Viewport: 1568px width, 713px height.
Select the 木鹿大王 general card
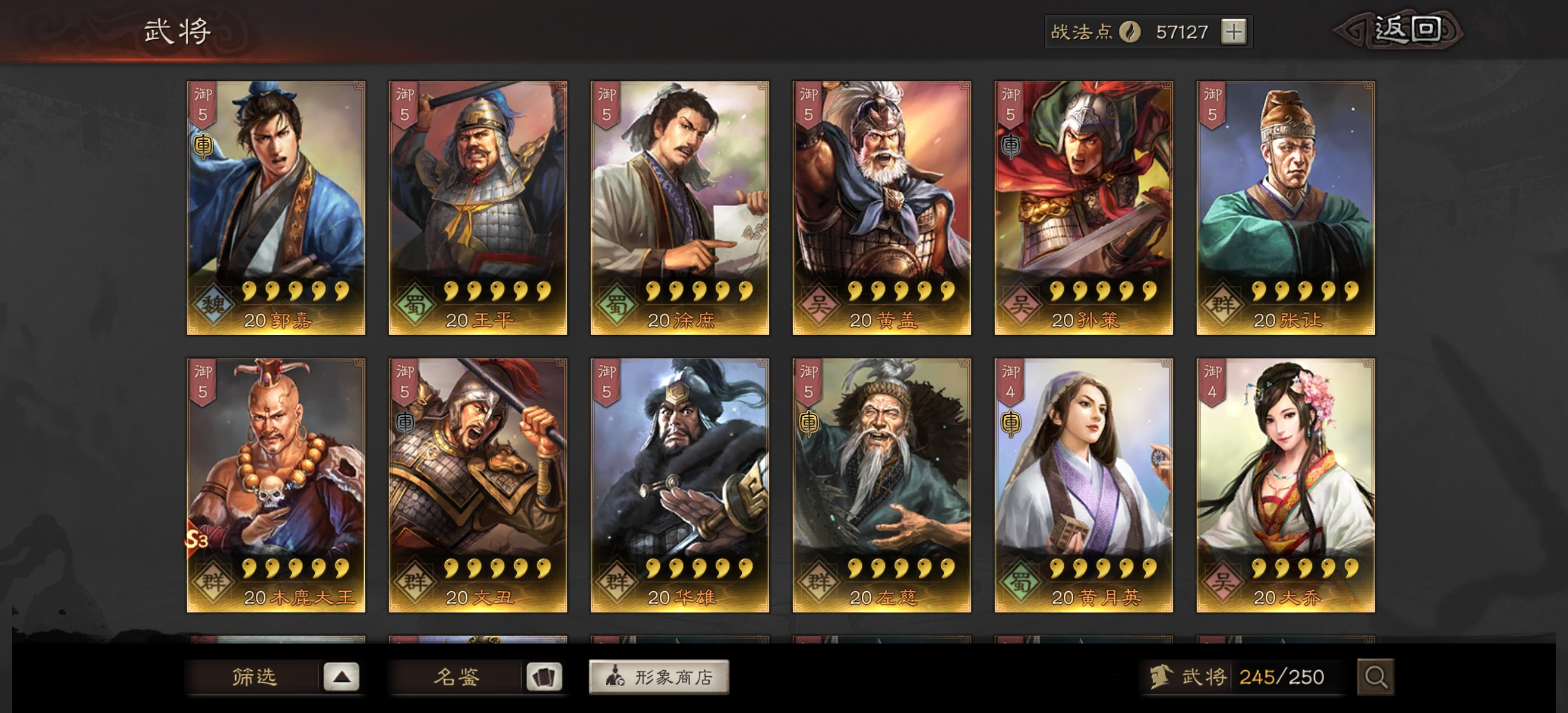276,485
